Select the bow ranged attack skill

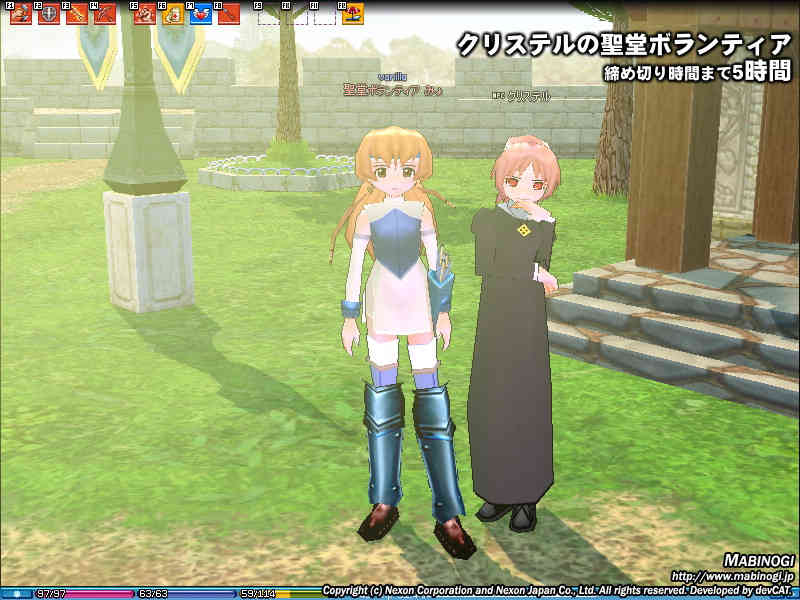[x=104, y=14]
